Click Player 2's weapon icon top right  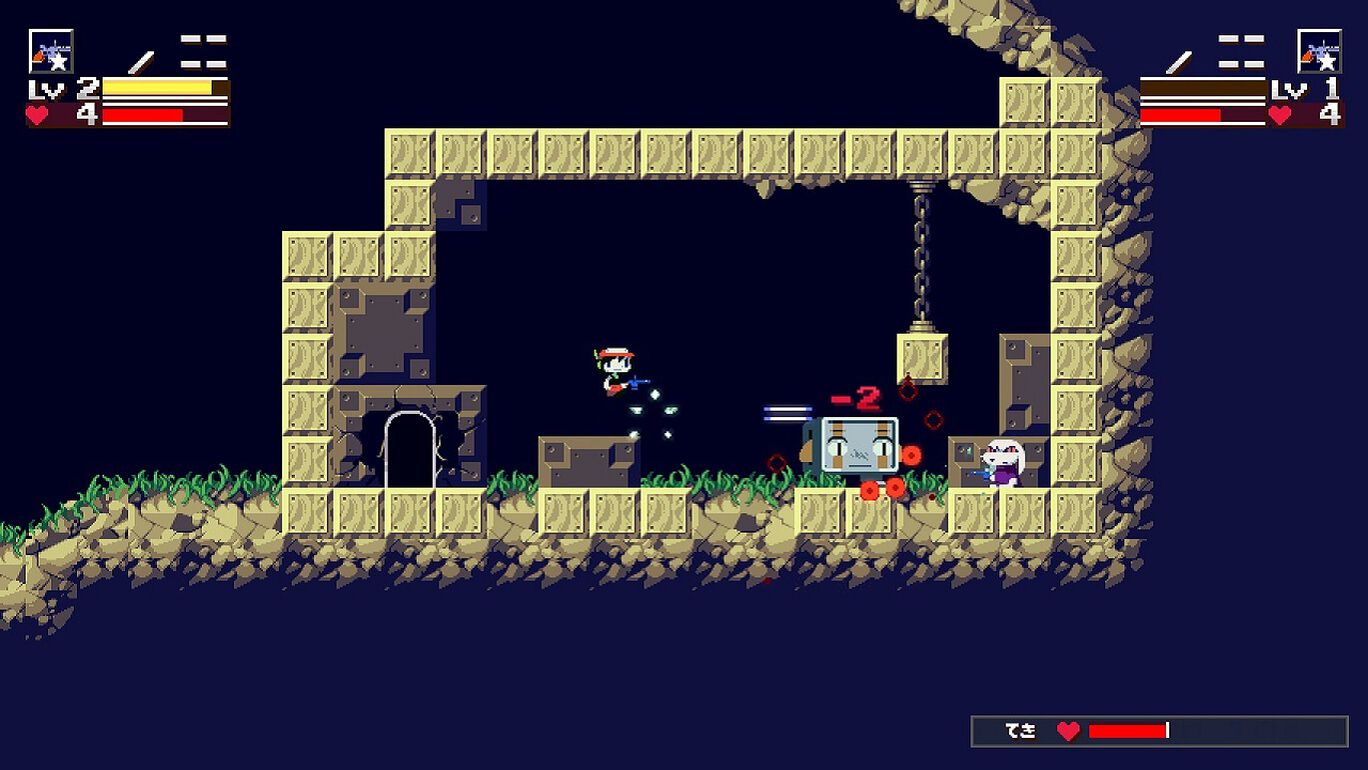point(1321,52)
